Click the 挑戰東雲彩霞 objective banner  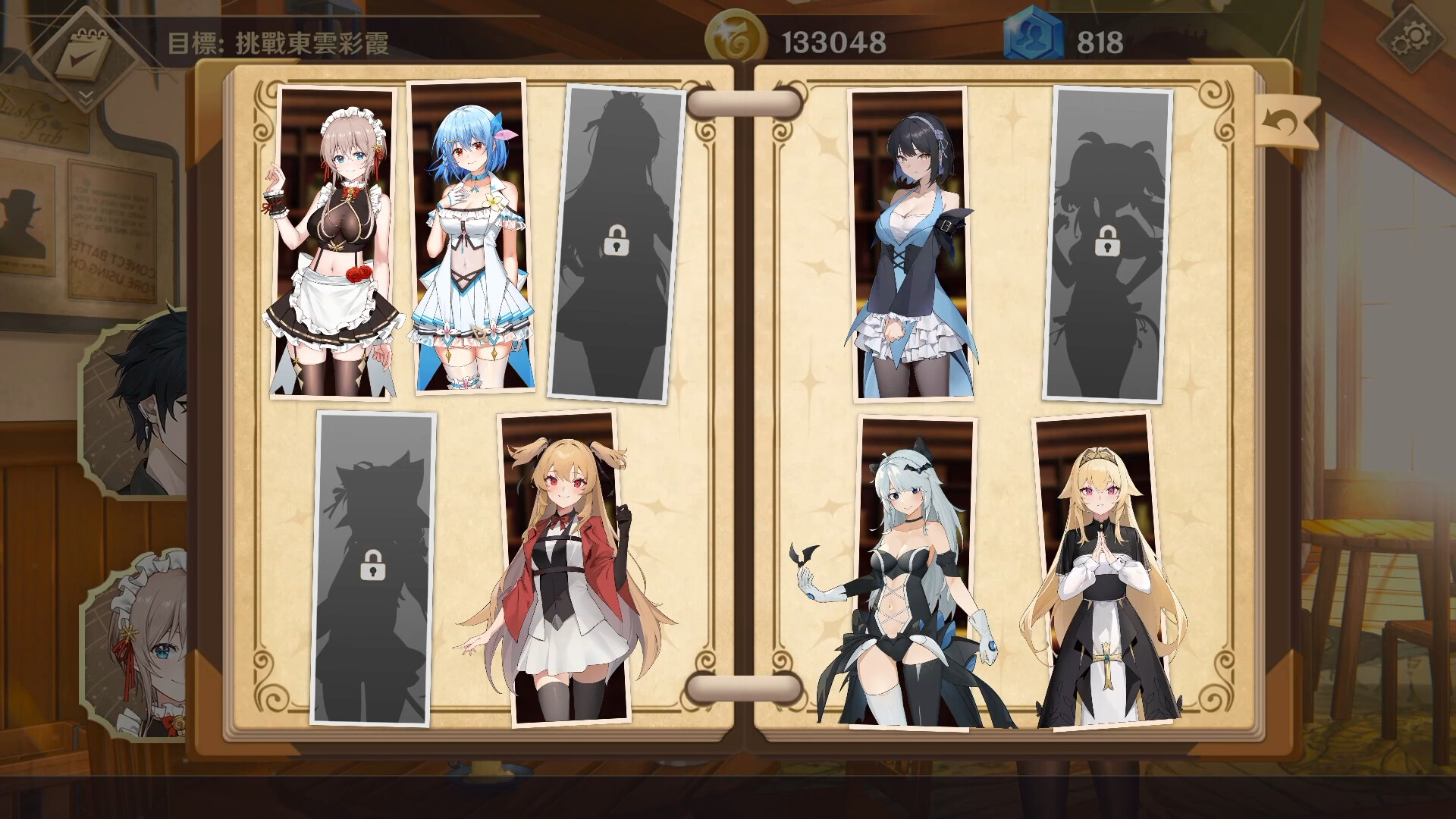click(281, 43)
